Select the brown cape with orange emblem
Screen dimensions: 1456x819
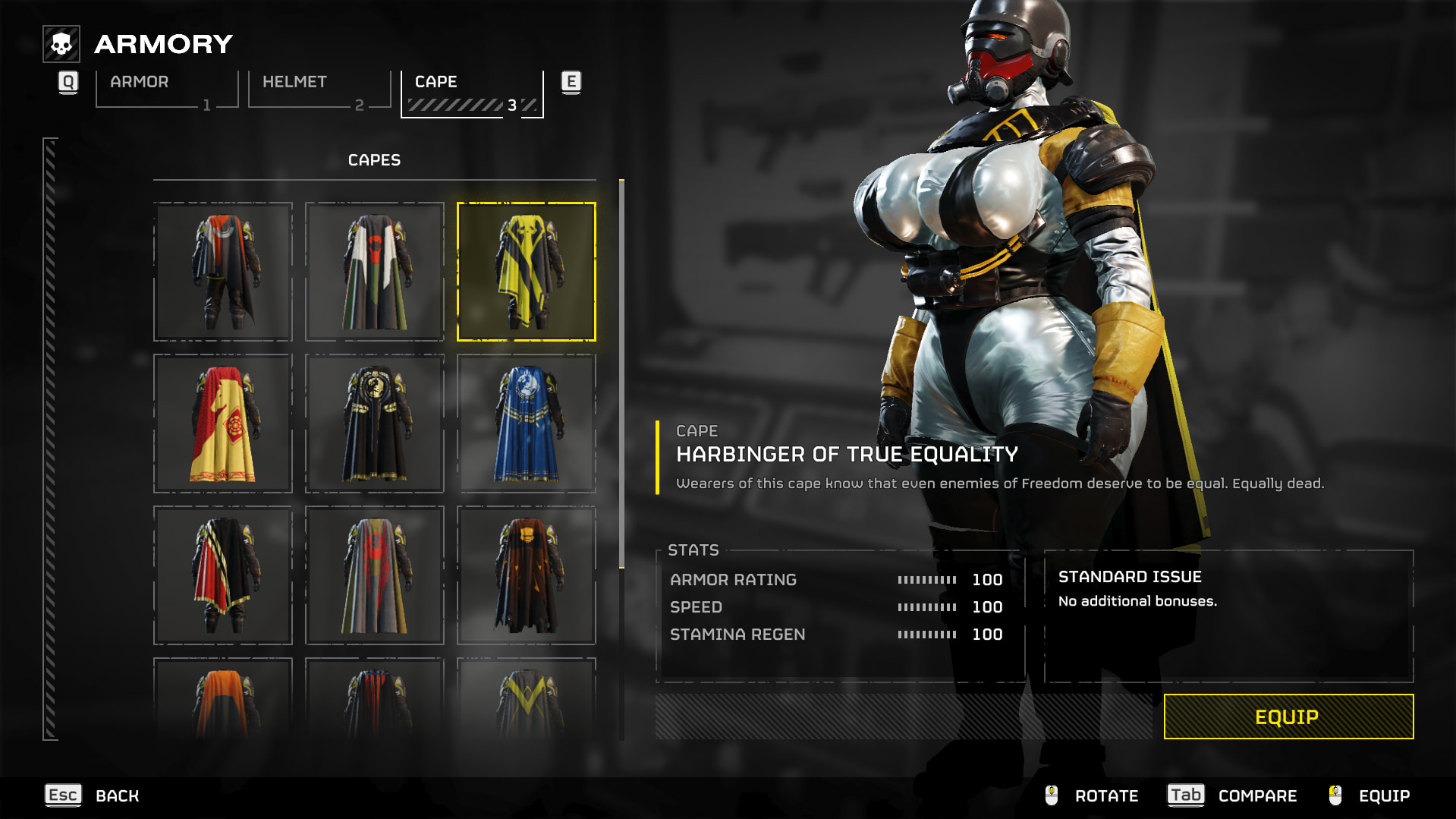coord(527,575)
